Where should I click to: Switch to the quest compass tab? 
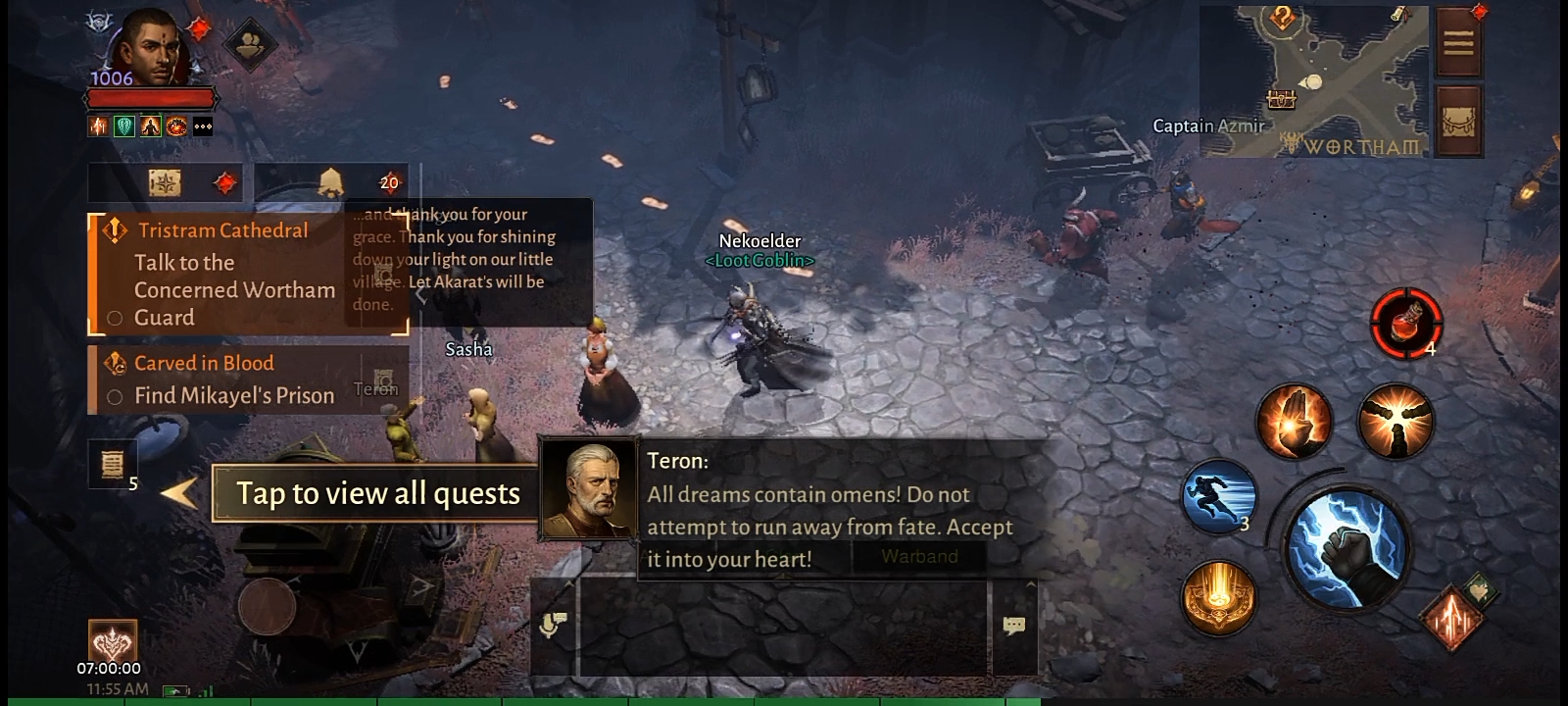coord(165,183)
